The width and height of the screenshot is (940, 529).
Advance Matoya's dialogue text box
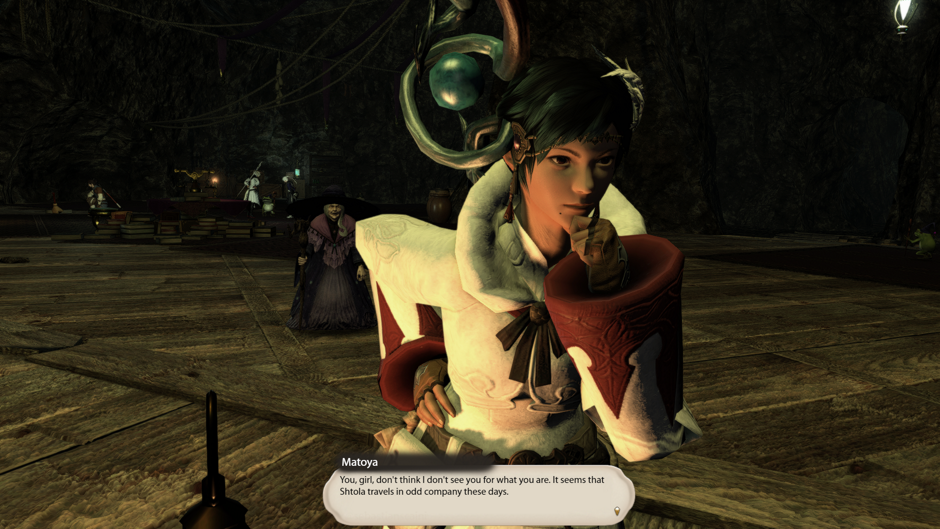tap(478, 492)
